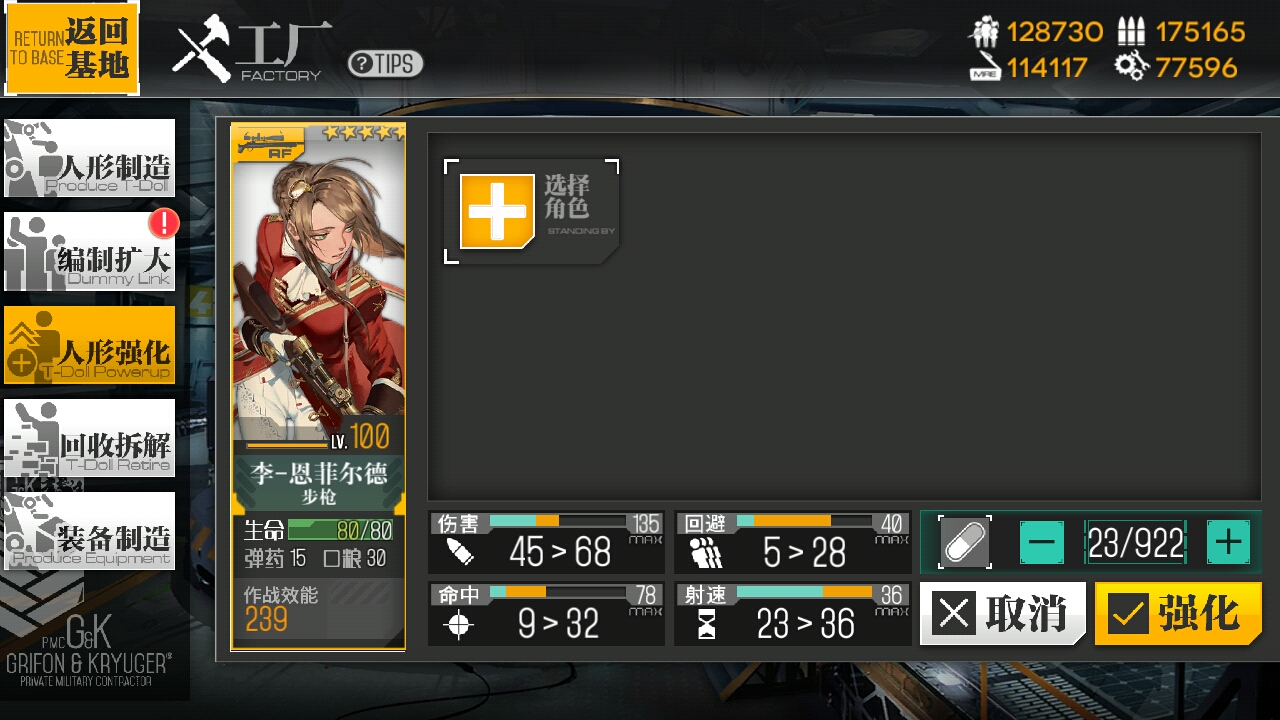This screenshot has height=720, width=1280.
Task: Select the T-Doll Powerup tab
Action: click(89, 345)
